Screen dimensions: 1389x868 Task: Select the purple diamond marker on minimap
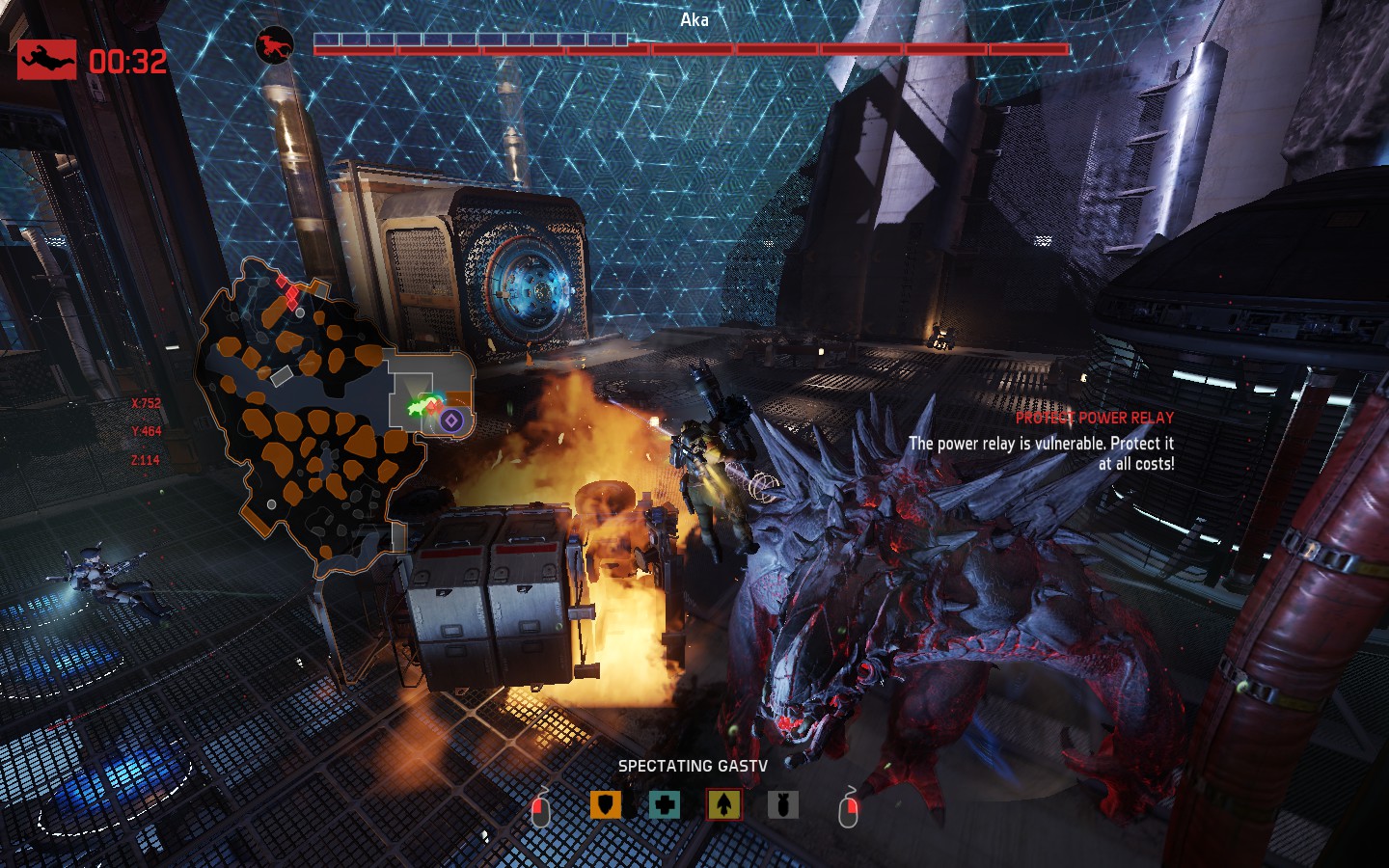click(x=451, y=420)
